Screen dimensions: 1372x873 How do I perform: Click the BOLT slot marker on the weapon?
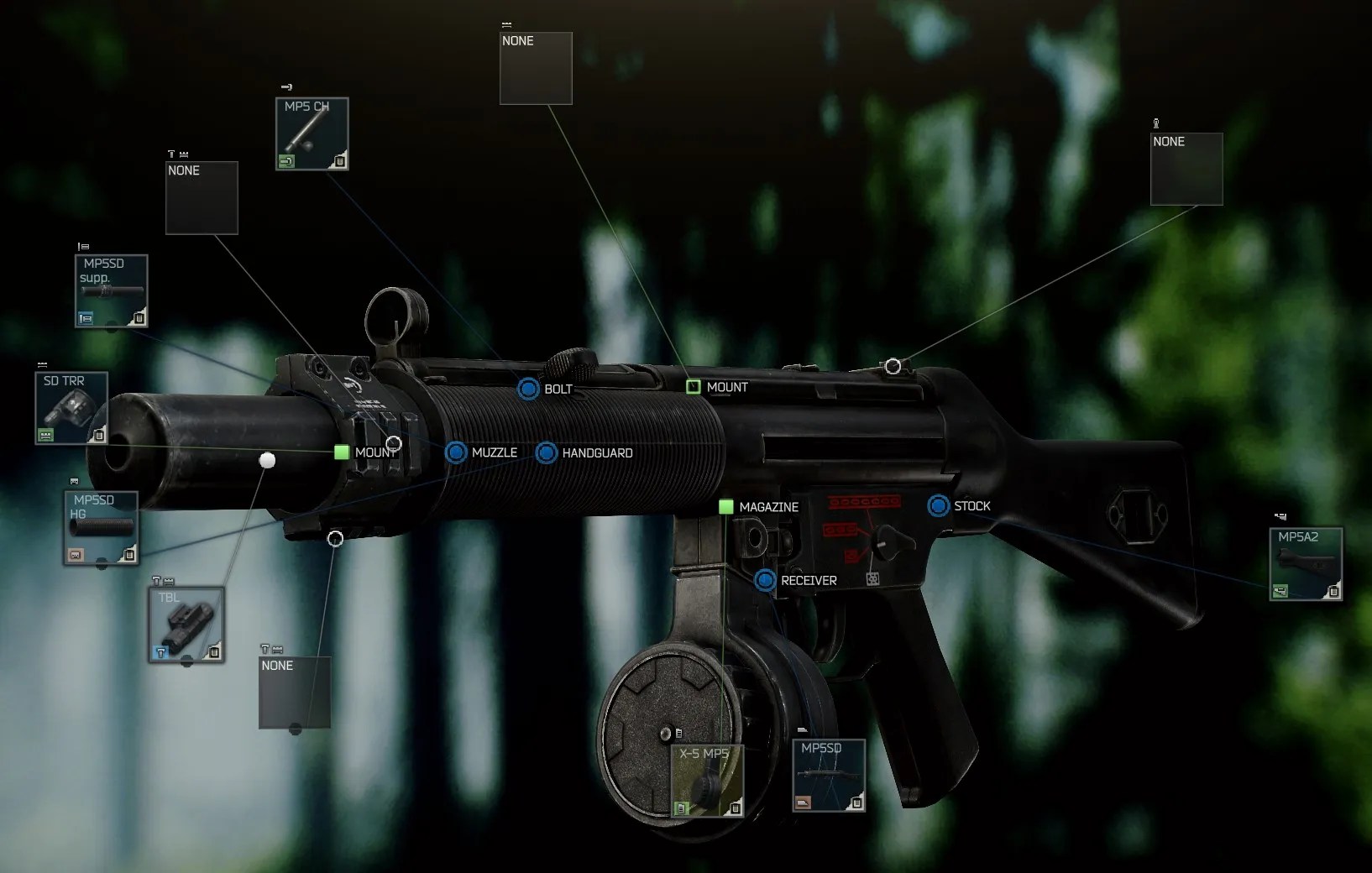(528, 389)
